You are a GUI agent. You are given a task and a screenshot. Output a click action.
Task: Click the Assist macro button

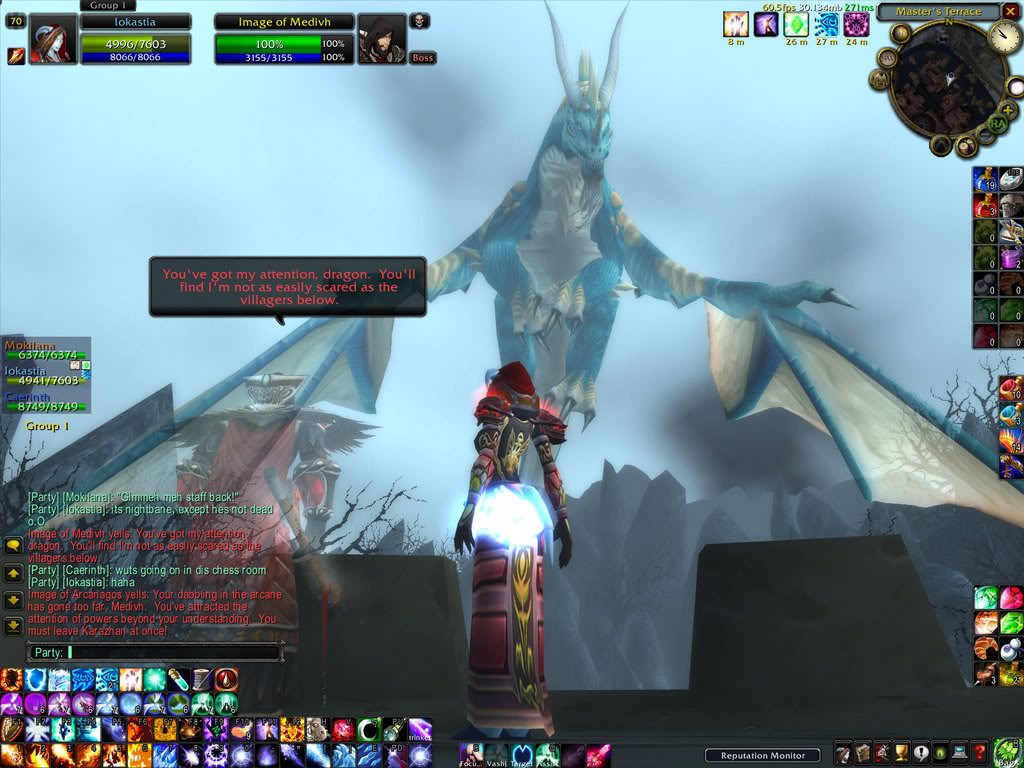pos(548,754)
